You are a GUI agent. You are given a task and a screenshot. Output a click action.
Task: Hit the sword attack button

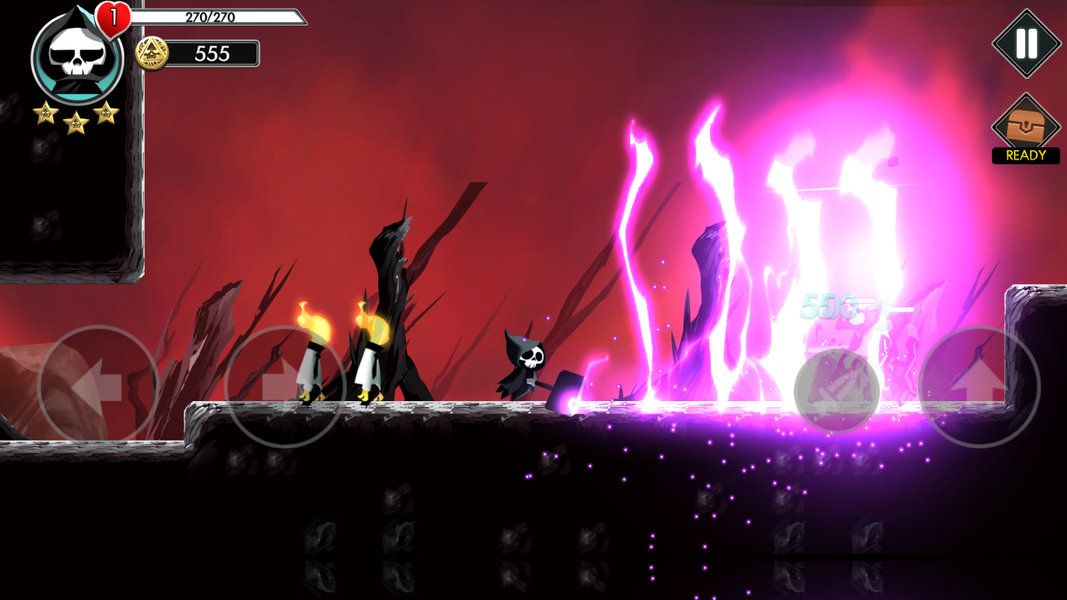[837, 391]
